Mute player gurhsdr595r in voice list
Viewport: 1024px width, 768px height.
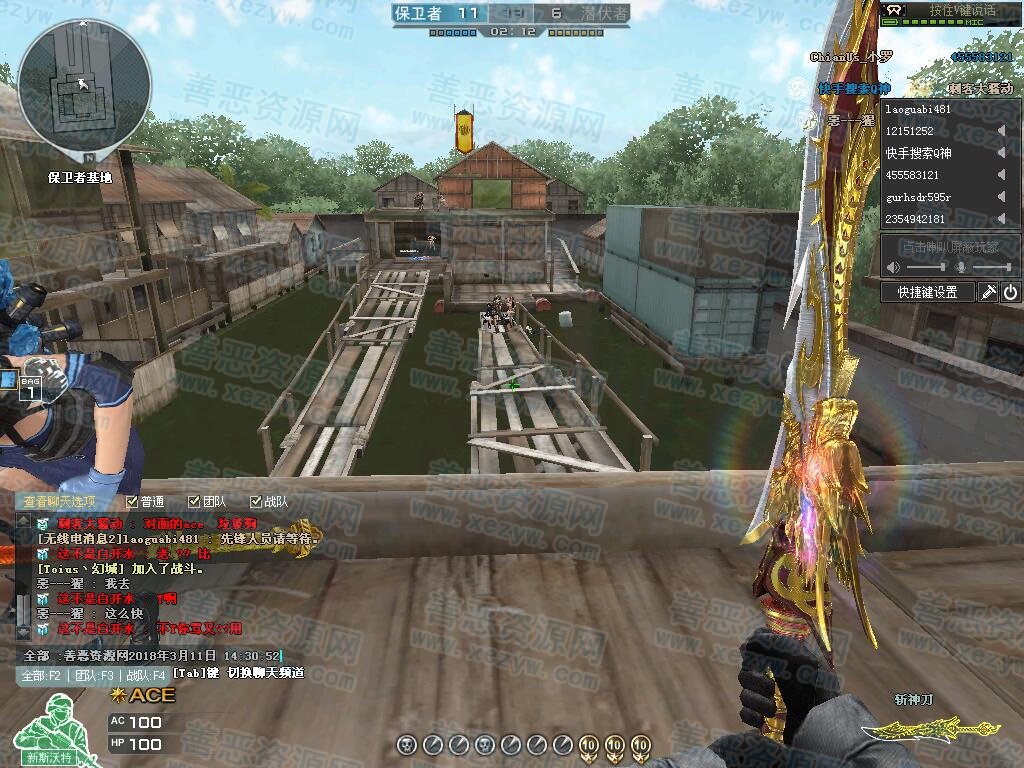pyautogui.click(x=1001, y=197)
